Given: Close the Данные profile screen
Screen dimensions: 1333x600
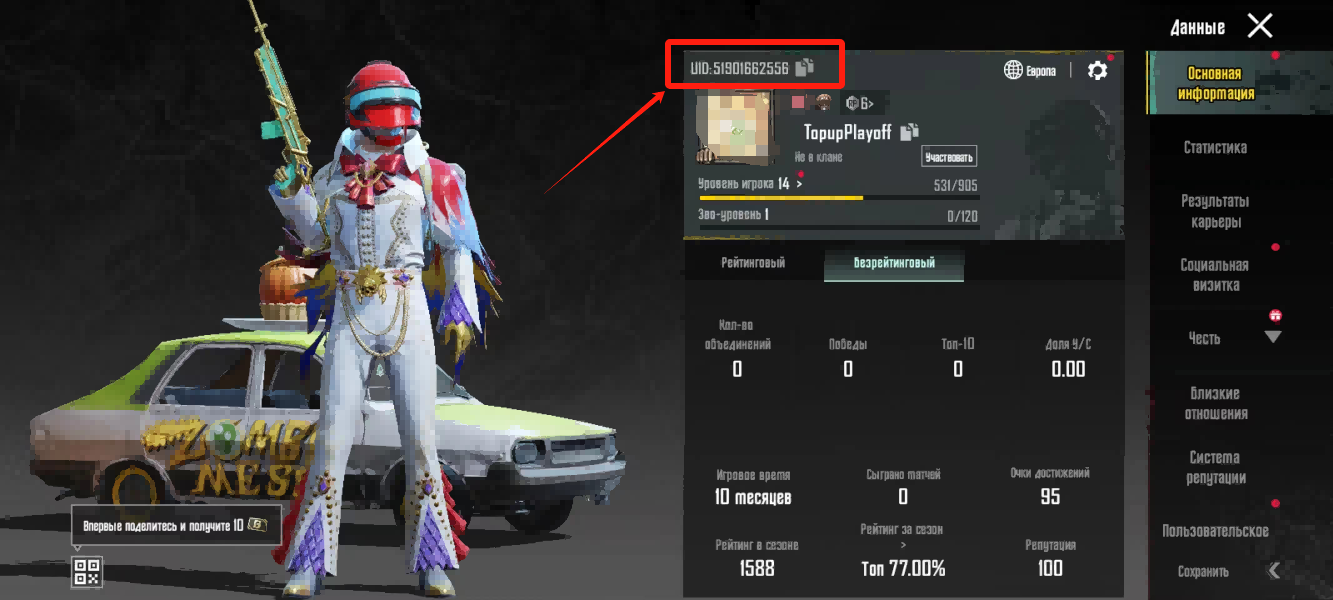Looking at the screenshot, I should pos(1260,26).
